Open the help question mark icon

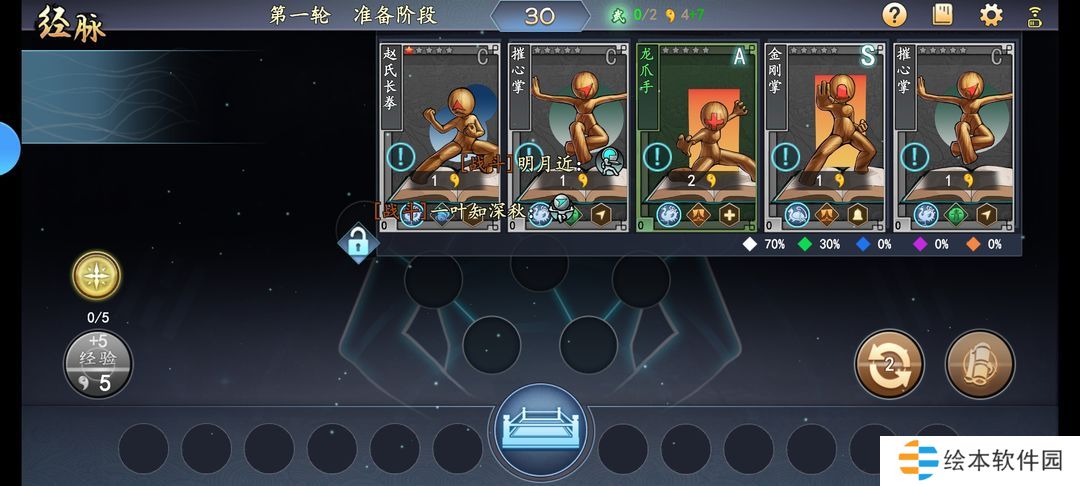tap(894, 15)
